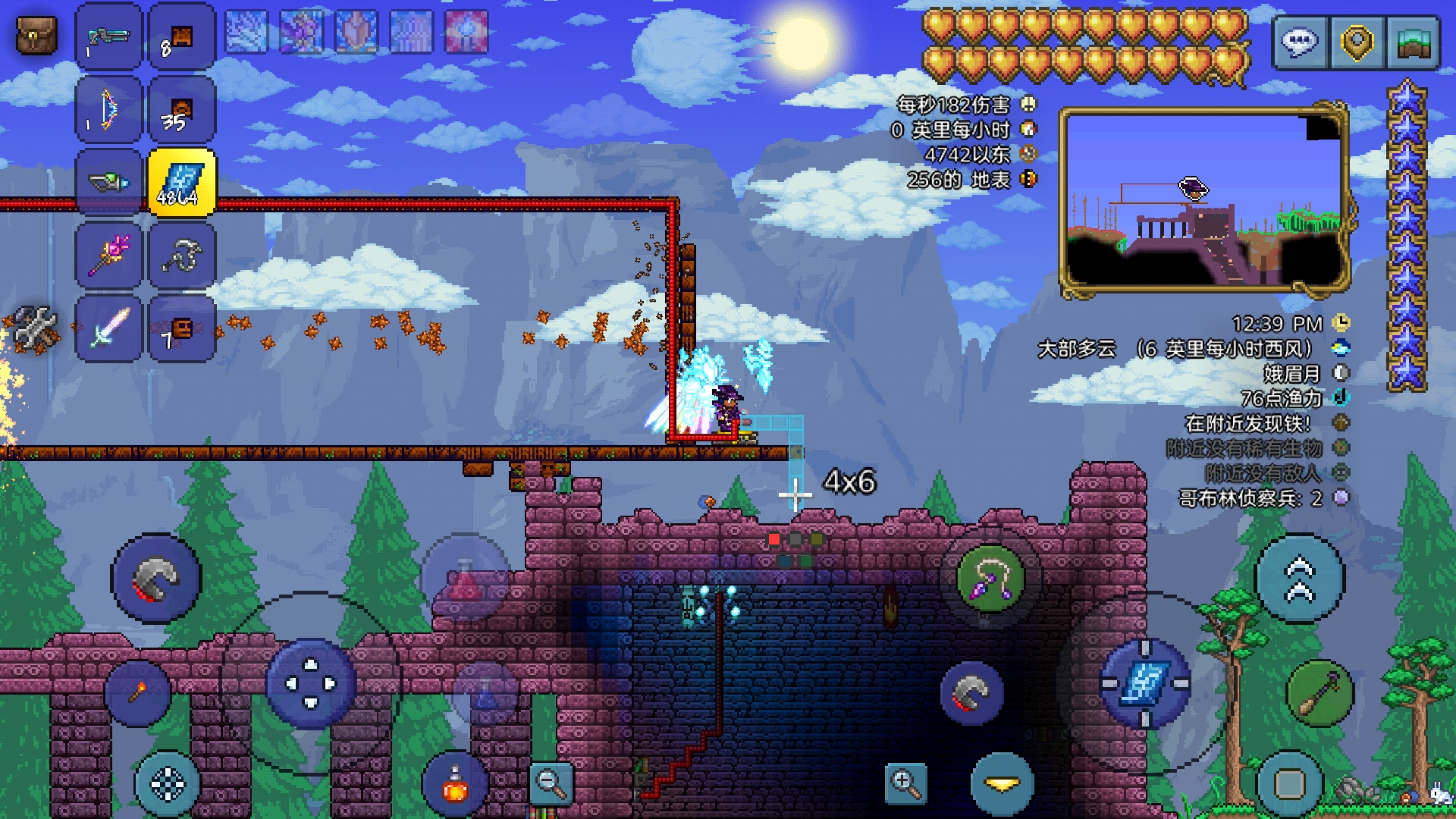The image size is (1456, 819).
Task: Select the bow hotbar slot
Action: [108, 110]
